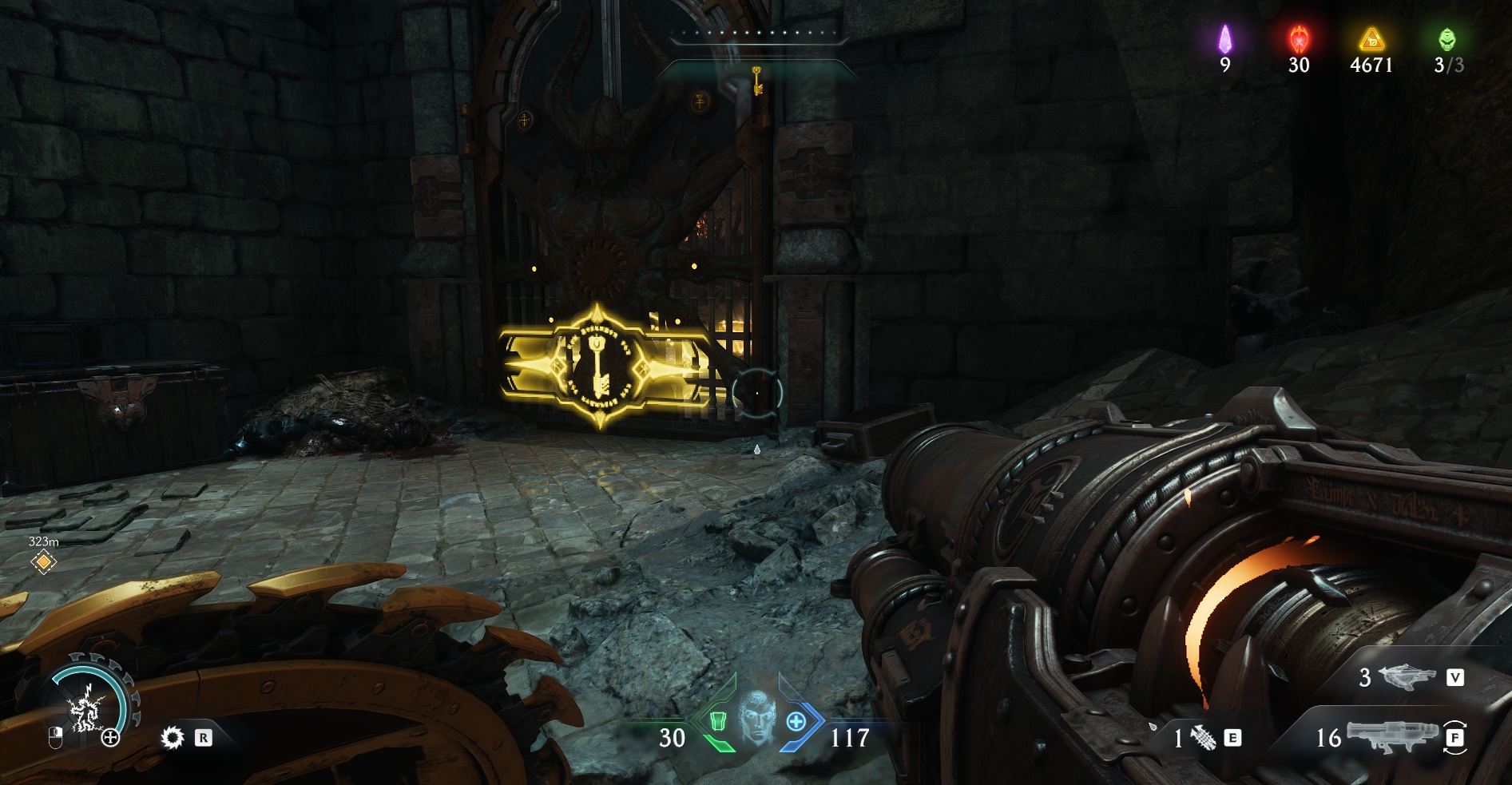The image size is (1512, 785).
Task: Click the purple wraithstone crystal icon
Action: tap(1225, 38)
